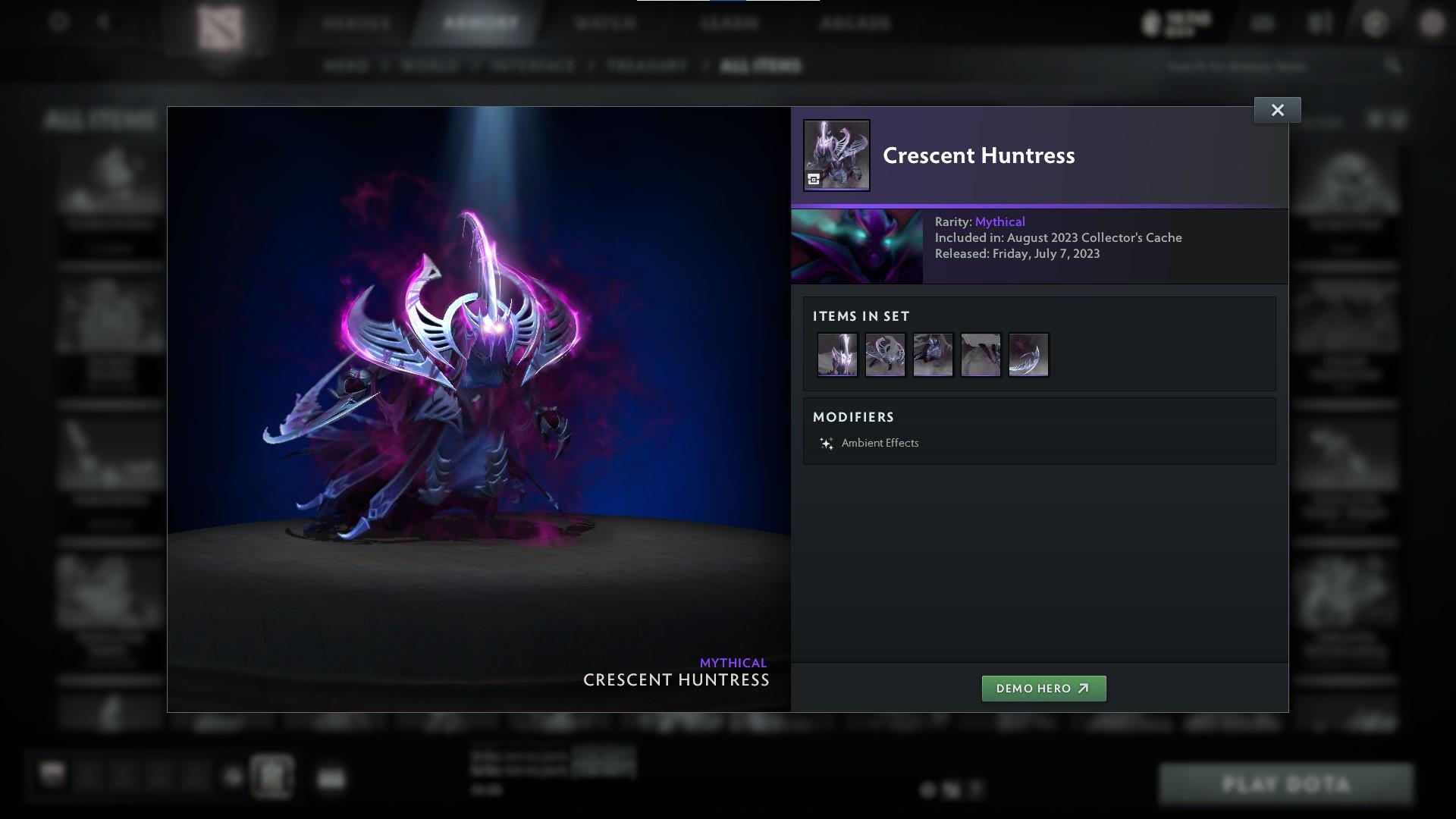1456x819 pixels.
Task: Open the Treasury section dropdown
Action: pyautogui.click(x=645, y=66)
